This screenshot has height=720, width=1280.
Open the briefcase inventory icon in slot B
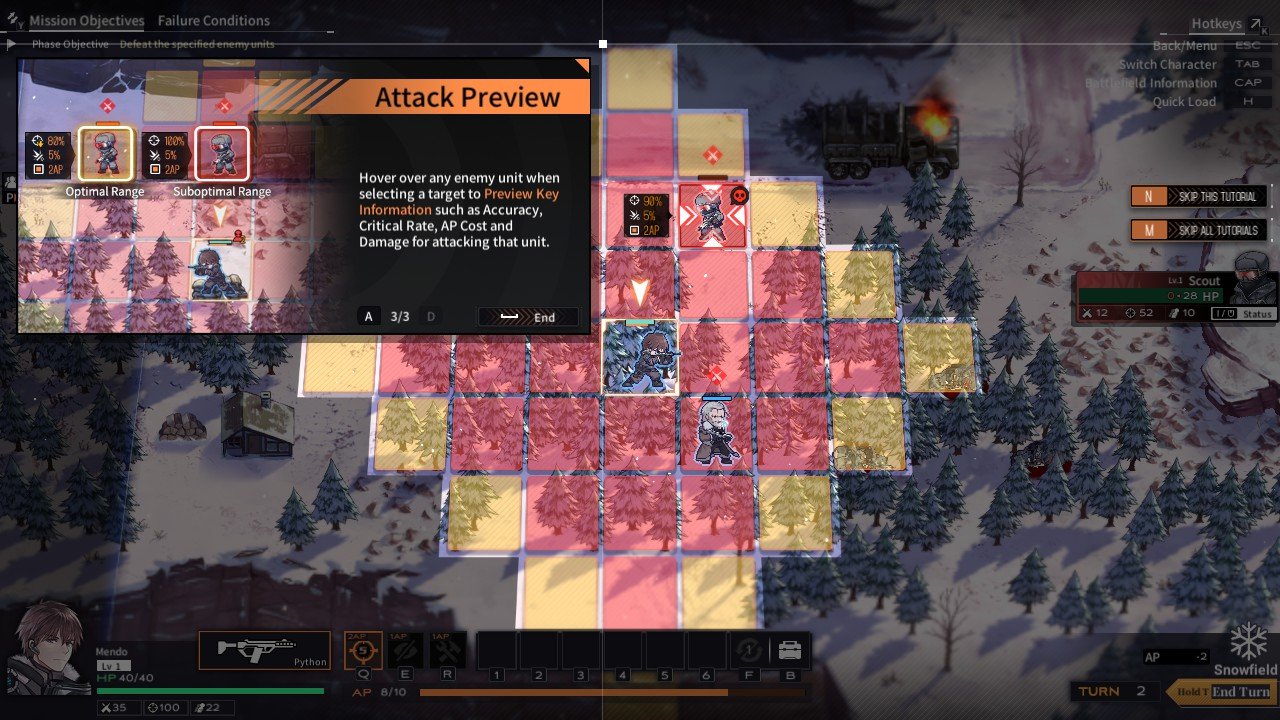(x=789, y=648)
